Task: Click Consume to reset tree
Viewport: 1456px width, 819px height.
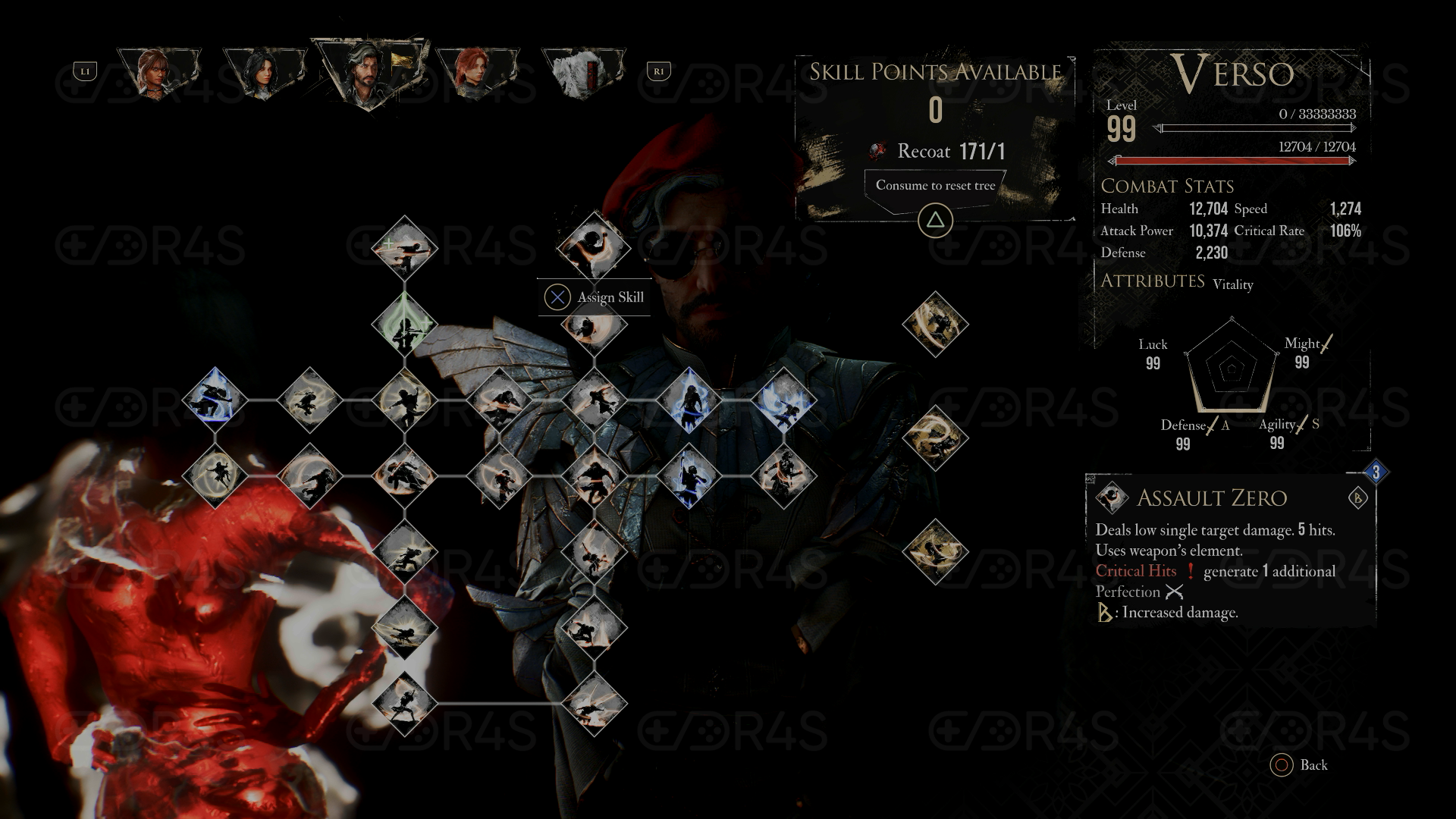Action: click(935, 186)
